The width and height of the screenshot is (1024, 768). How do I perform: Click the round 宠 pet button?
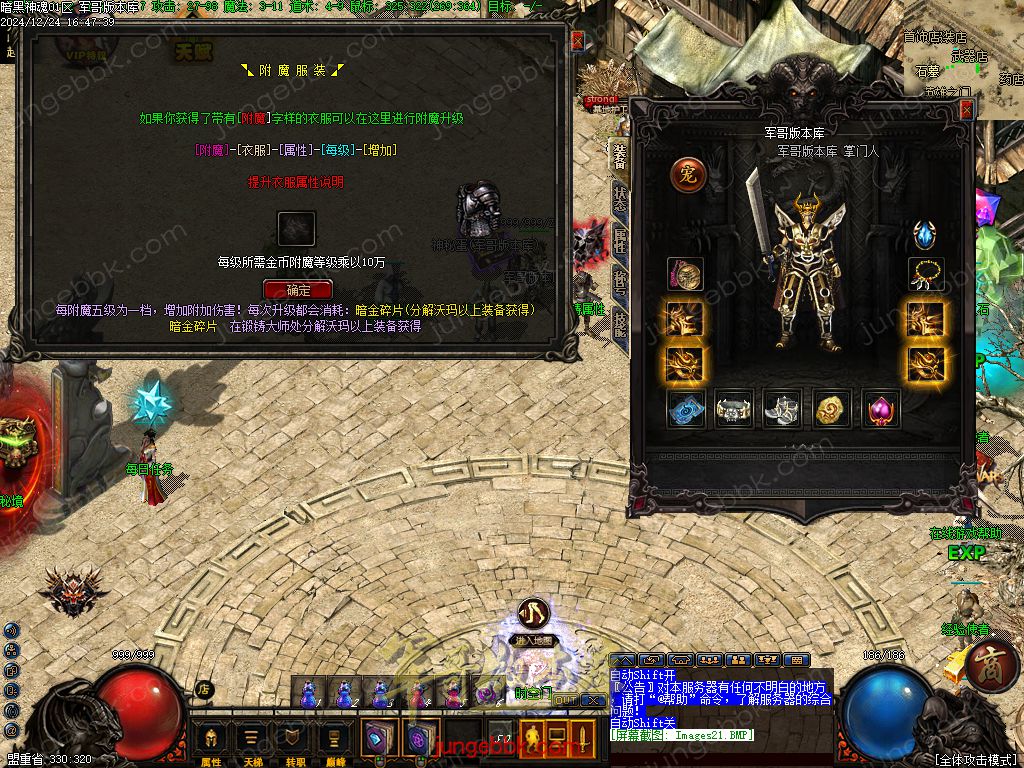pyautogui.click(x=687, y=175)
